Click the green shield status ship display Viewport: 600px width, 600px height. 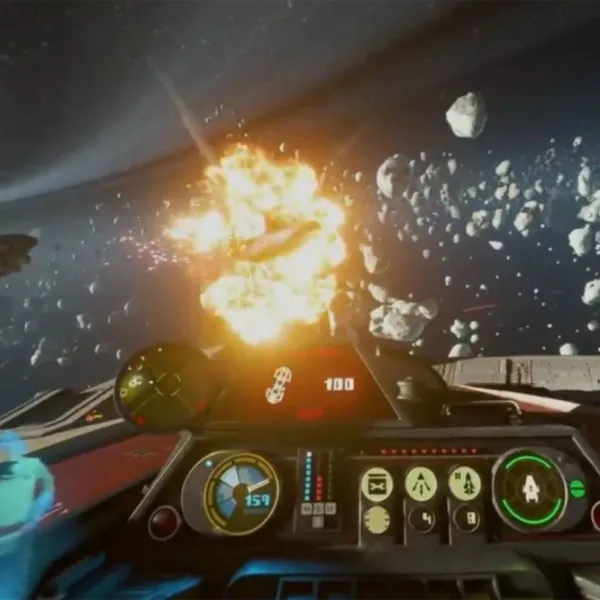pyautogui.click(x=530, y=488)
